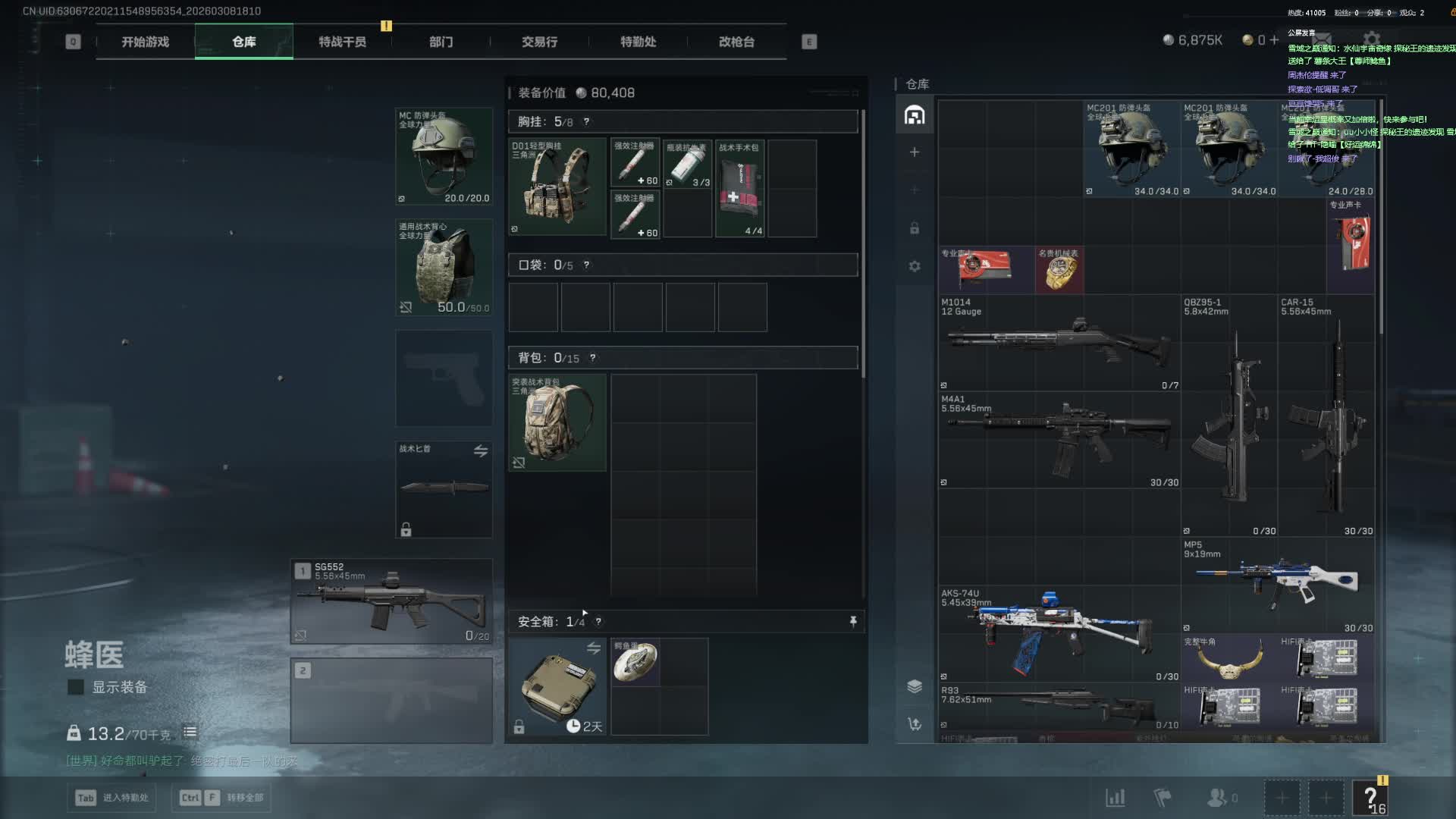Switch to the 改枪台 tab
Image resolution: width=1456 pixels, height=819 pixels.
(736, 42)
